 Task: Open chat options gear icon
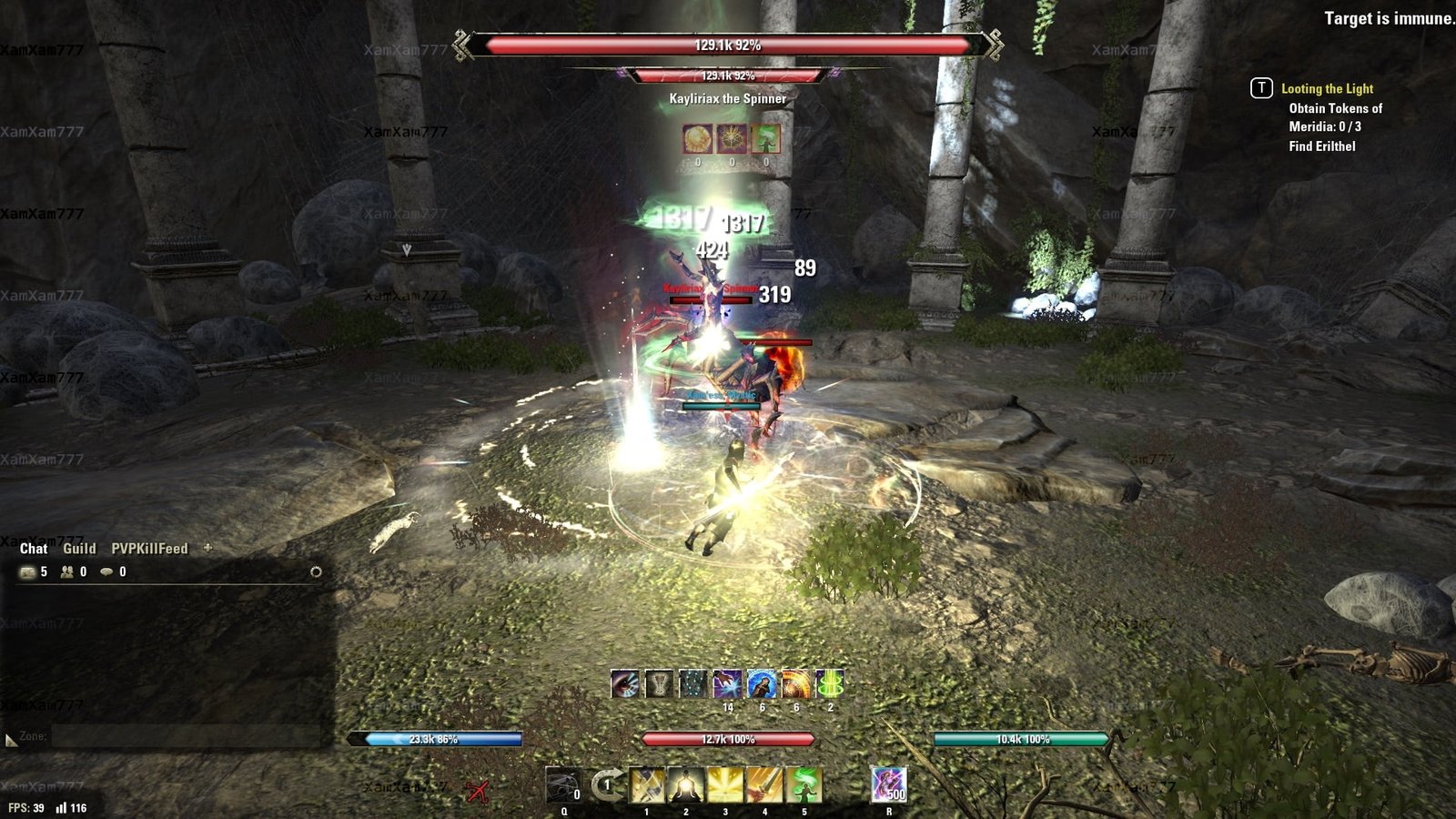[x=316, y=572]
